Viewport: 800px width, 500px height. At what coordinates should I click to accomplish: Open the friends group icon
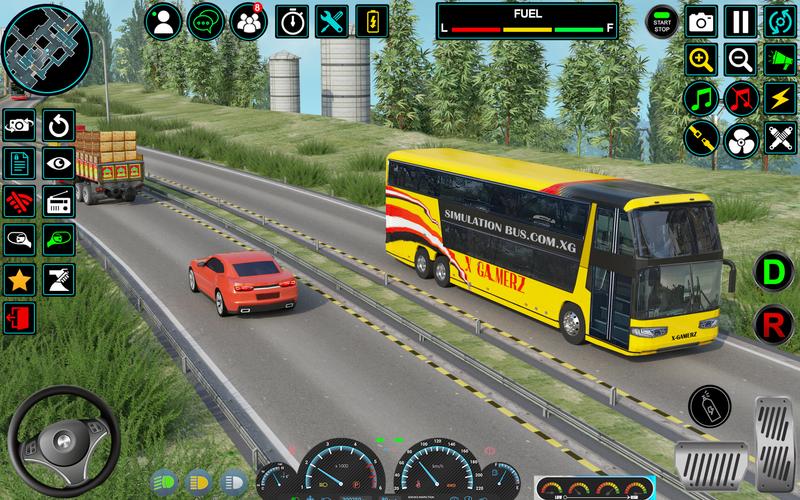[248, 20]
